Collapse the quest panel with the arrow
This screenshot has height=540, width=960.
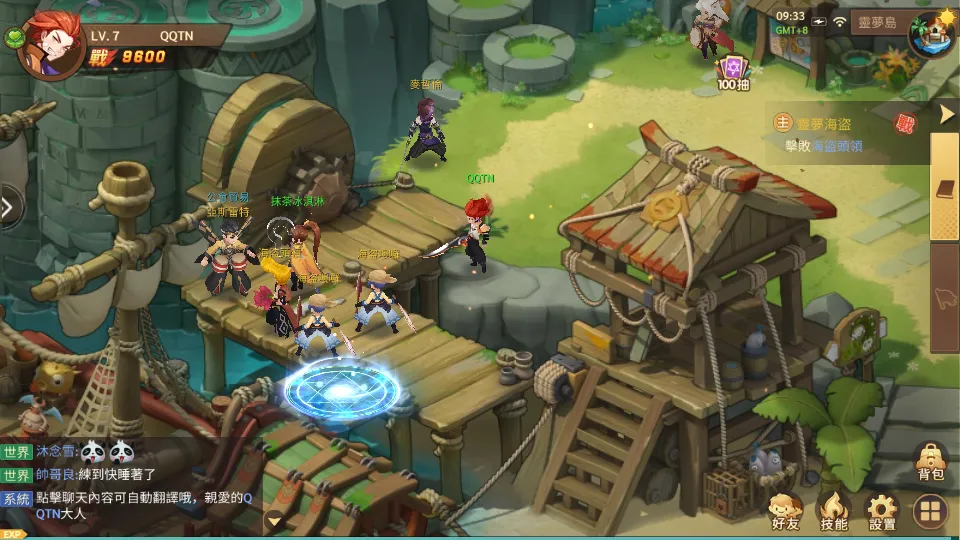[x=947, y=114]
